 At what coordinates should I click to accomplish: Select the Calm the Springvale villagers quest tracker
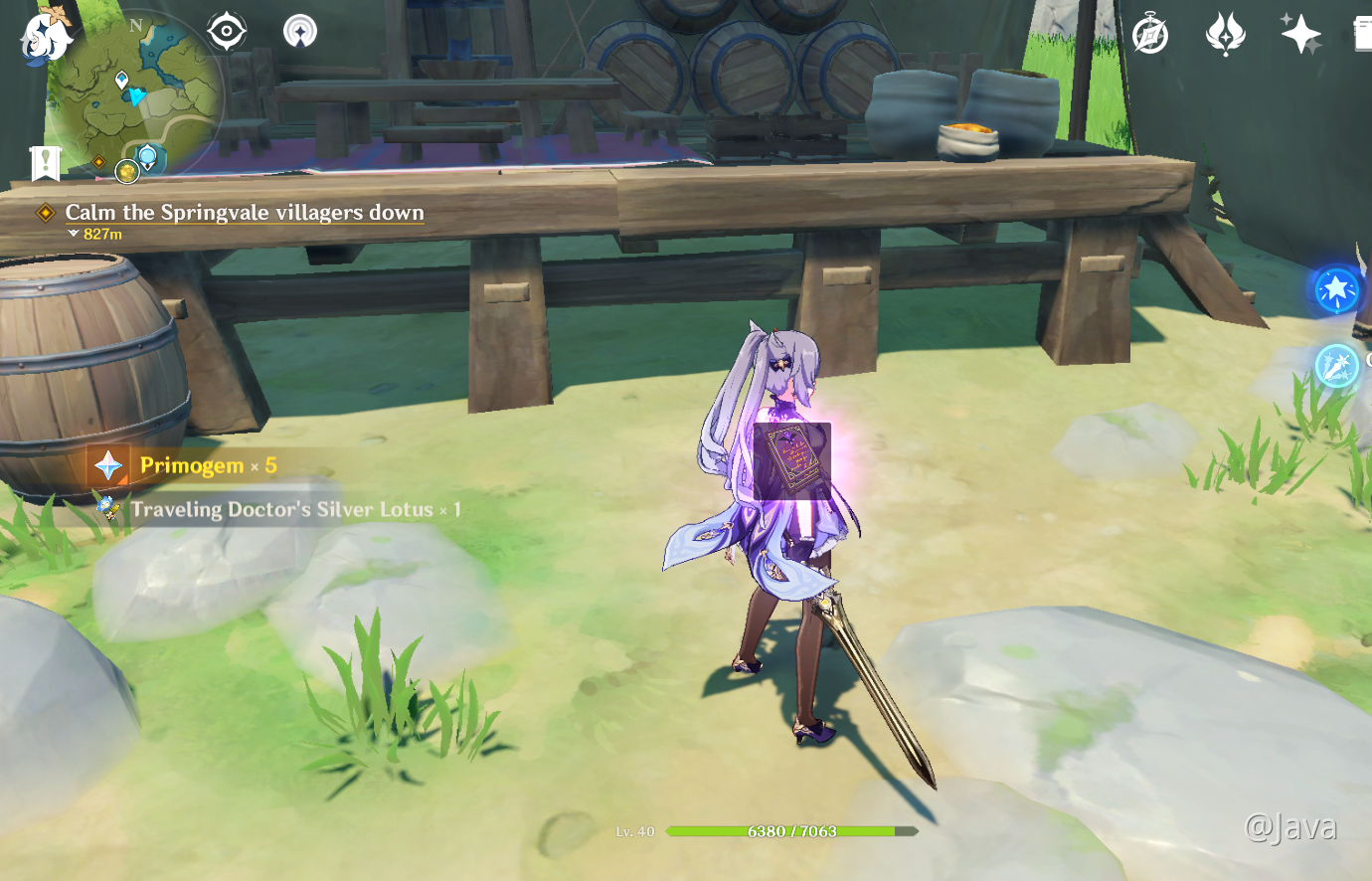244,213
